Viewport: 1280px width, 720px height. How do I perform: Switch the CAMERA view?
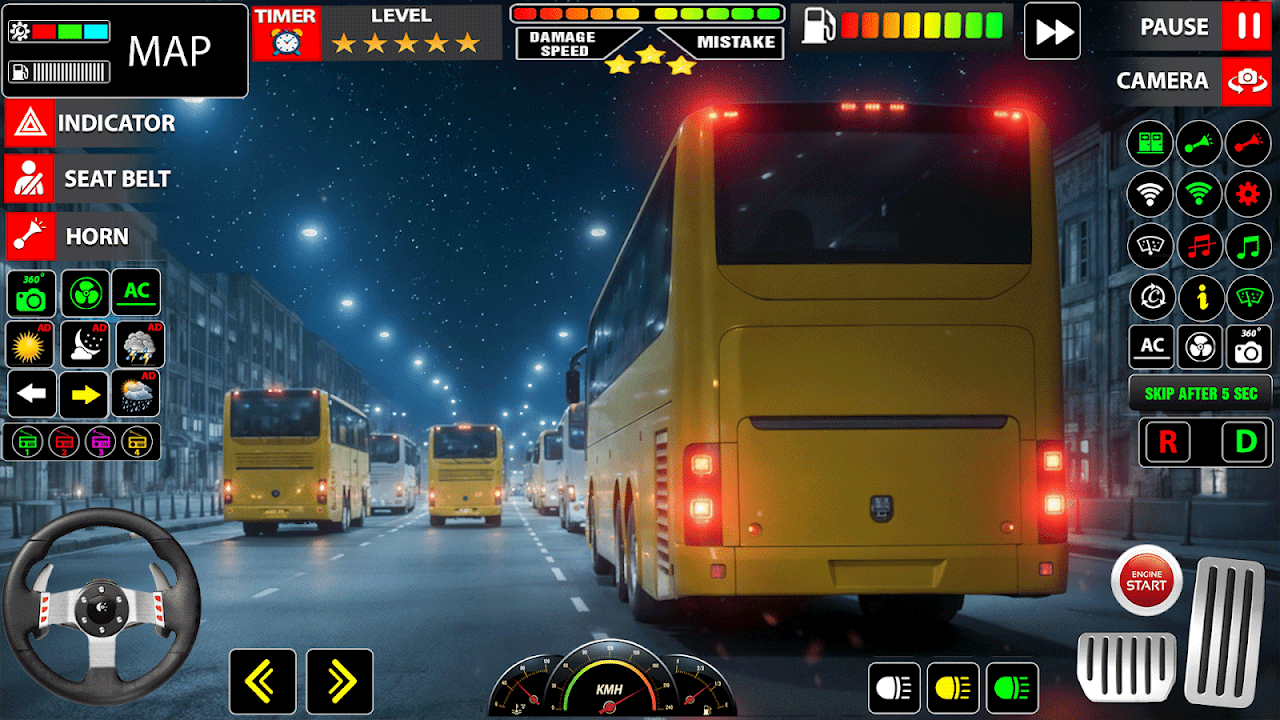click(1247, 81)
